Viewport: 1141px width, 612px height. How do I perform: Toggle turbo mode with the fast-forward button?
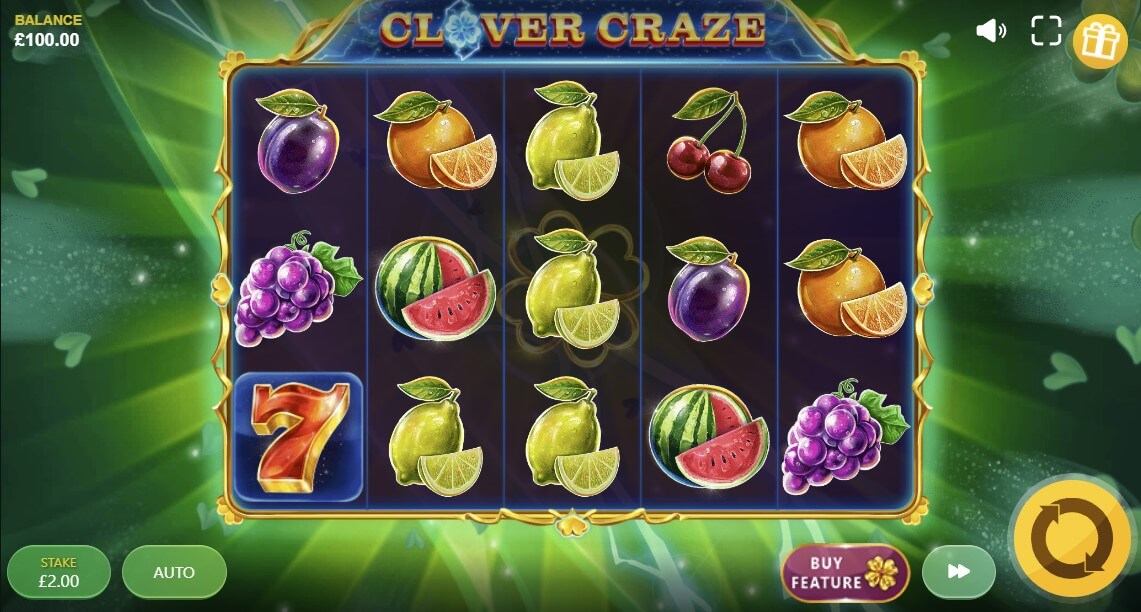pyautogui.click(x=958, y=572)
